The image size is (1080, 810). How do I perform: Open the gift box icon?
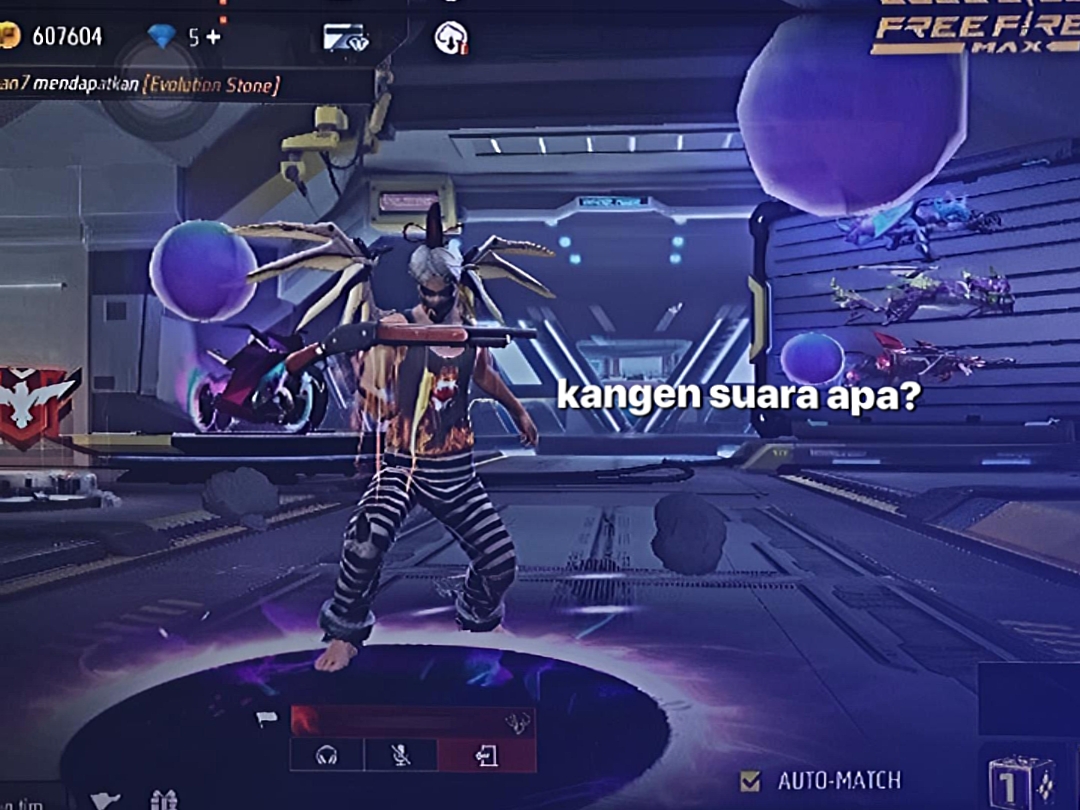point(163,799)
